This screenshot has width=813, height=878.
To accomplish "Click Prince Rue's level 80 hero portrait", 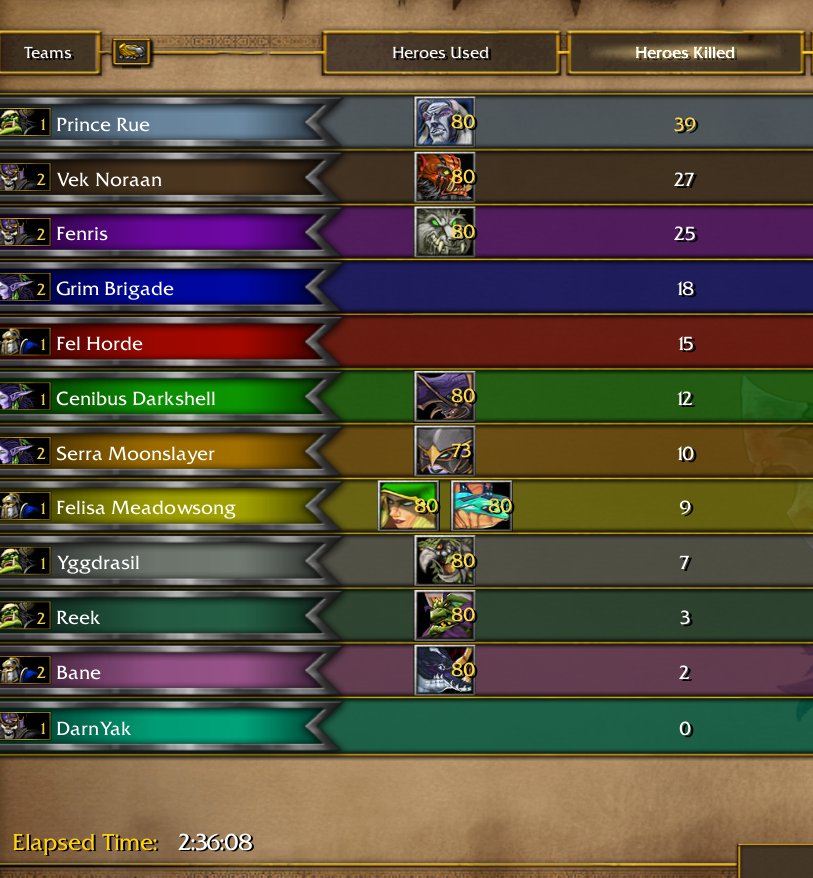I will pyautogui.click(x=444, y=123).
